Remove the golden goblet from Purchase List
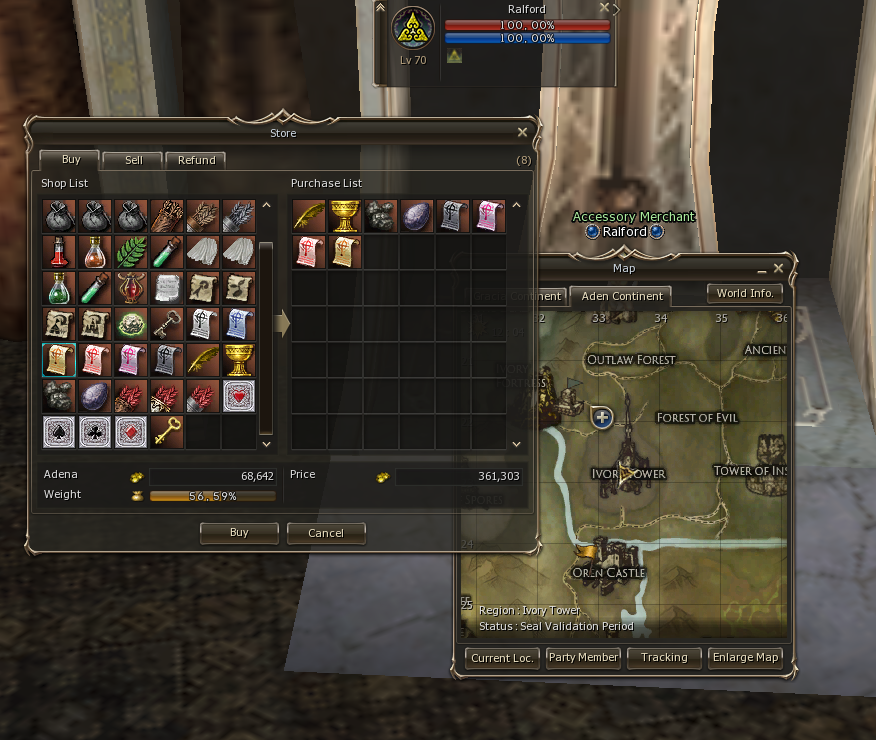The image size is (876, 740). point(345,216)
